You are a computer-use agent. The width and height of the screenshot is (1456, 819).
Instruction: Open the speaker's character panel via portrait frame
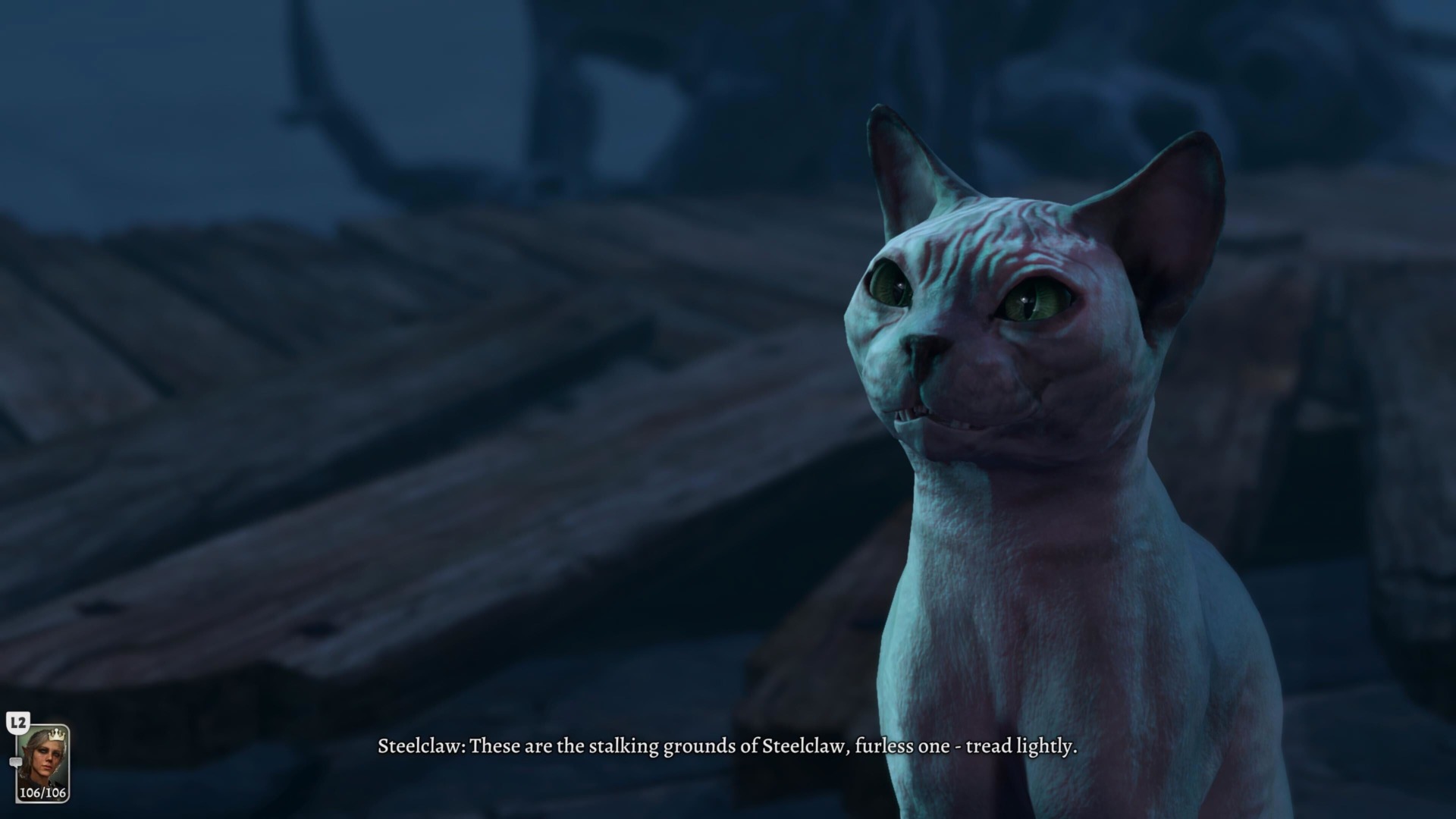[x=44, y=762]
